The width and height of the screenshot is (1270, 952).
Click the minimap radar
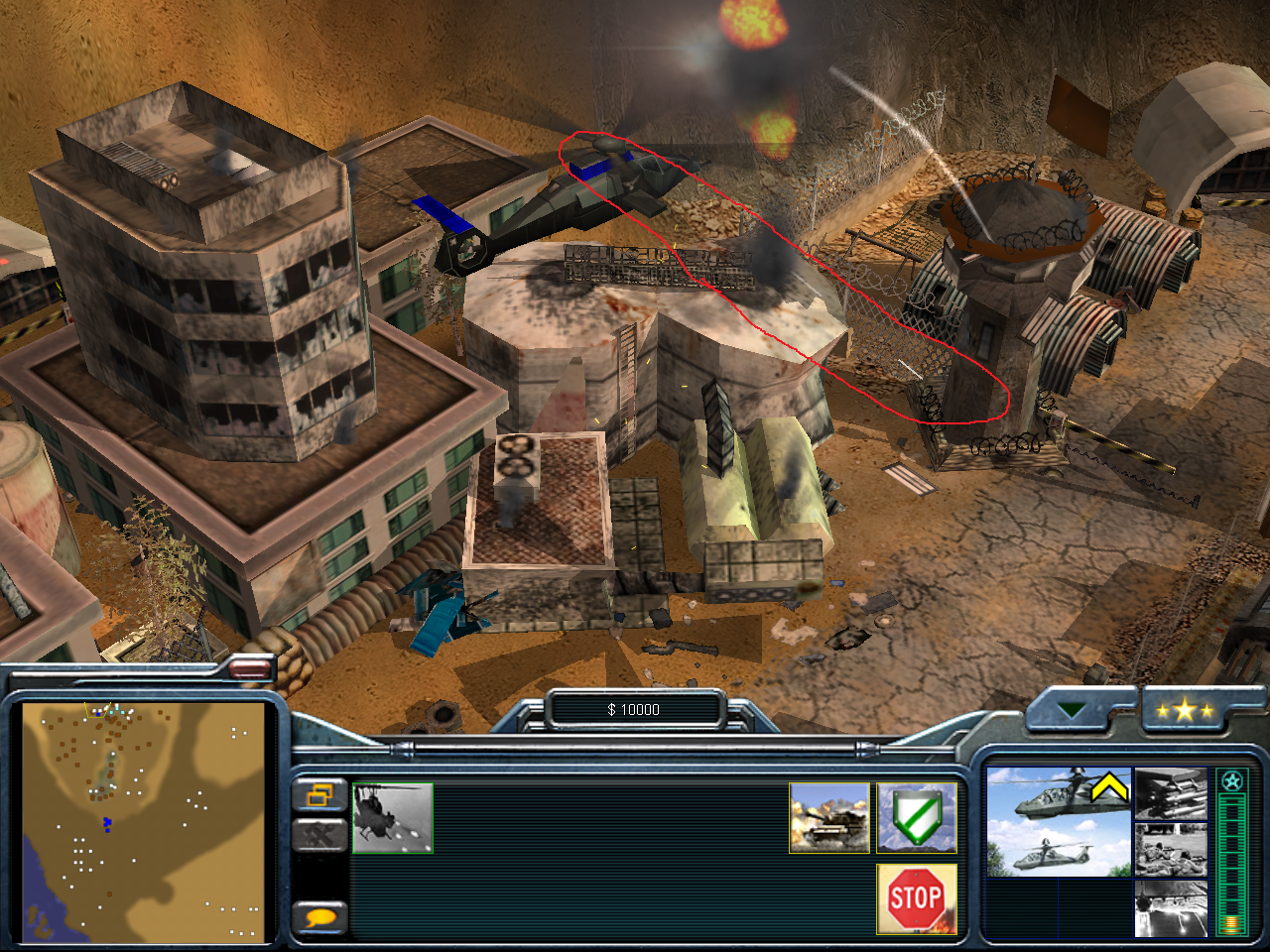tap(145, 821)
